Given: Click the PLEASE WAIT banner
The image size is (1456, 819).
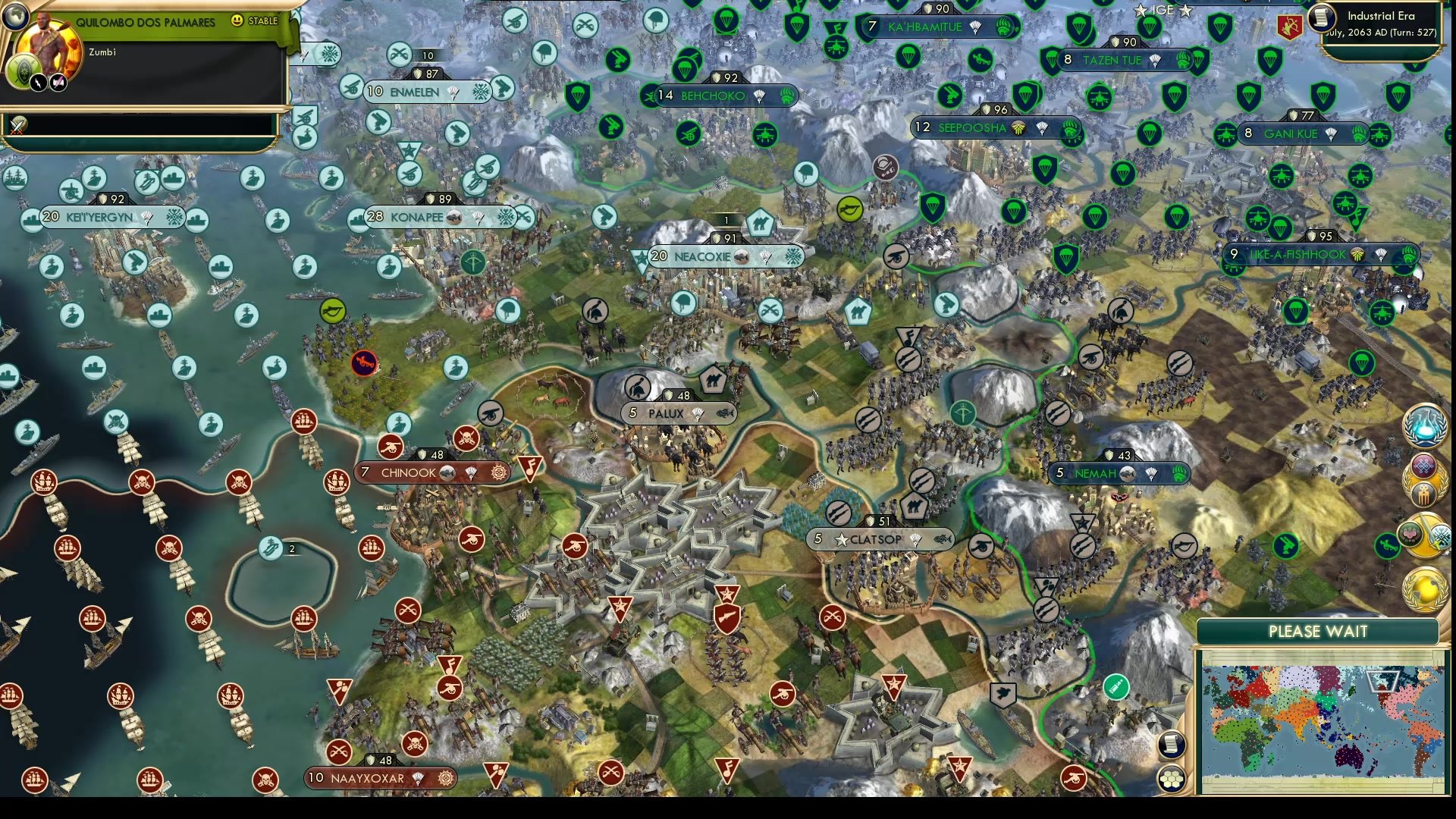Looking at the screenshot, I should point(1318,630).
